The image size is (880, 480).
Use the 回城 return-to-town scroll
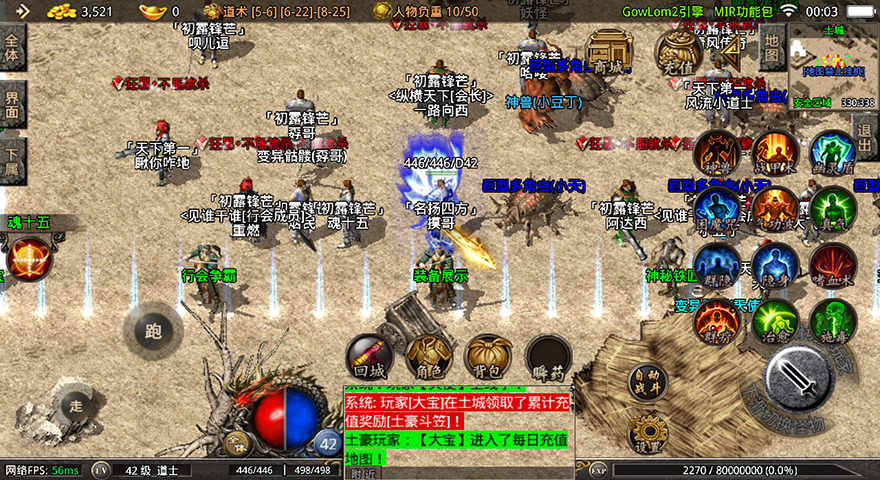point(368,357)
